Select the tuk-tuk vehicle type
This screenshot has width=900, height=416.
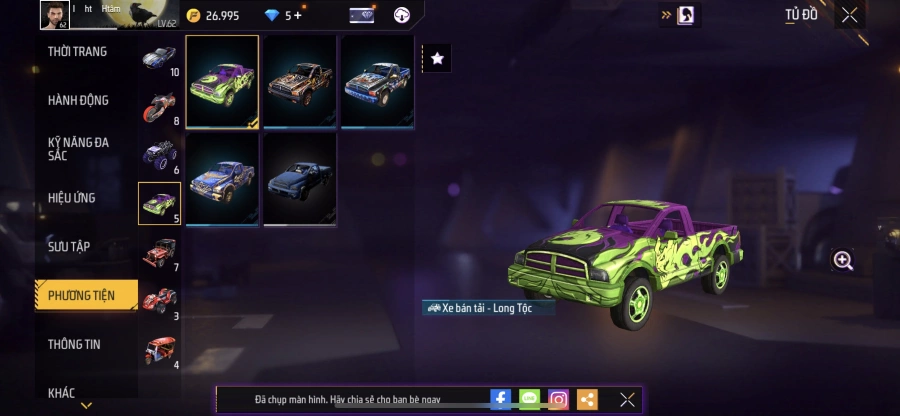159,349
